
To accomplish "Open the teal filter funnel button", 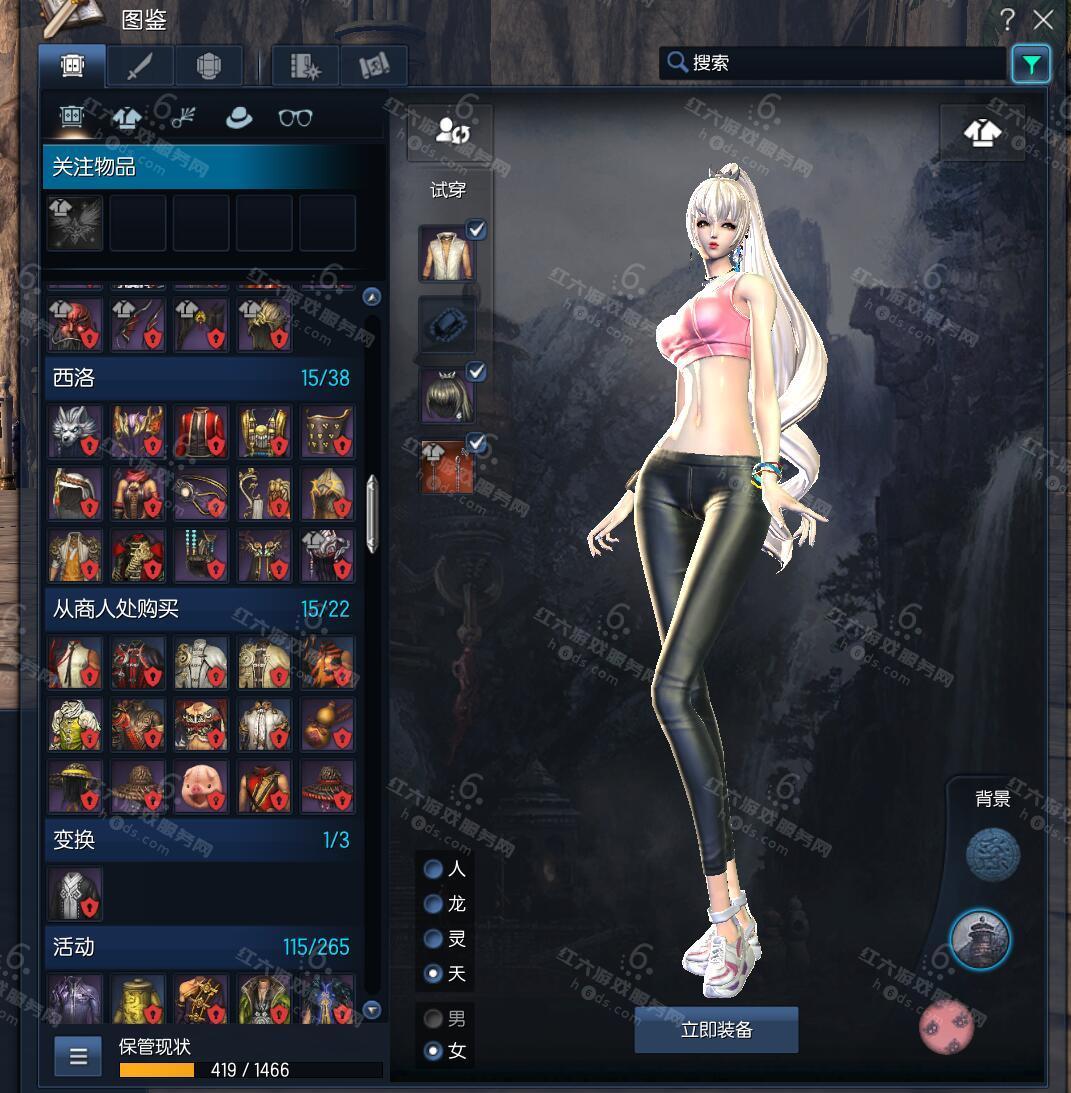I will coord(1030,65).
